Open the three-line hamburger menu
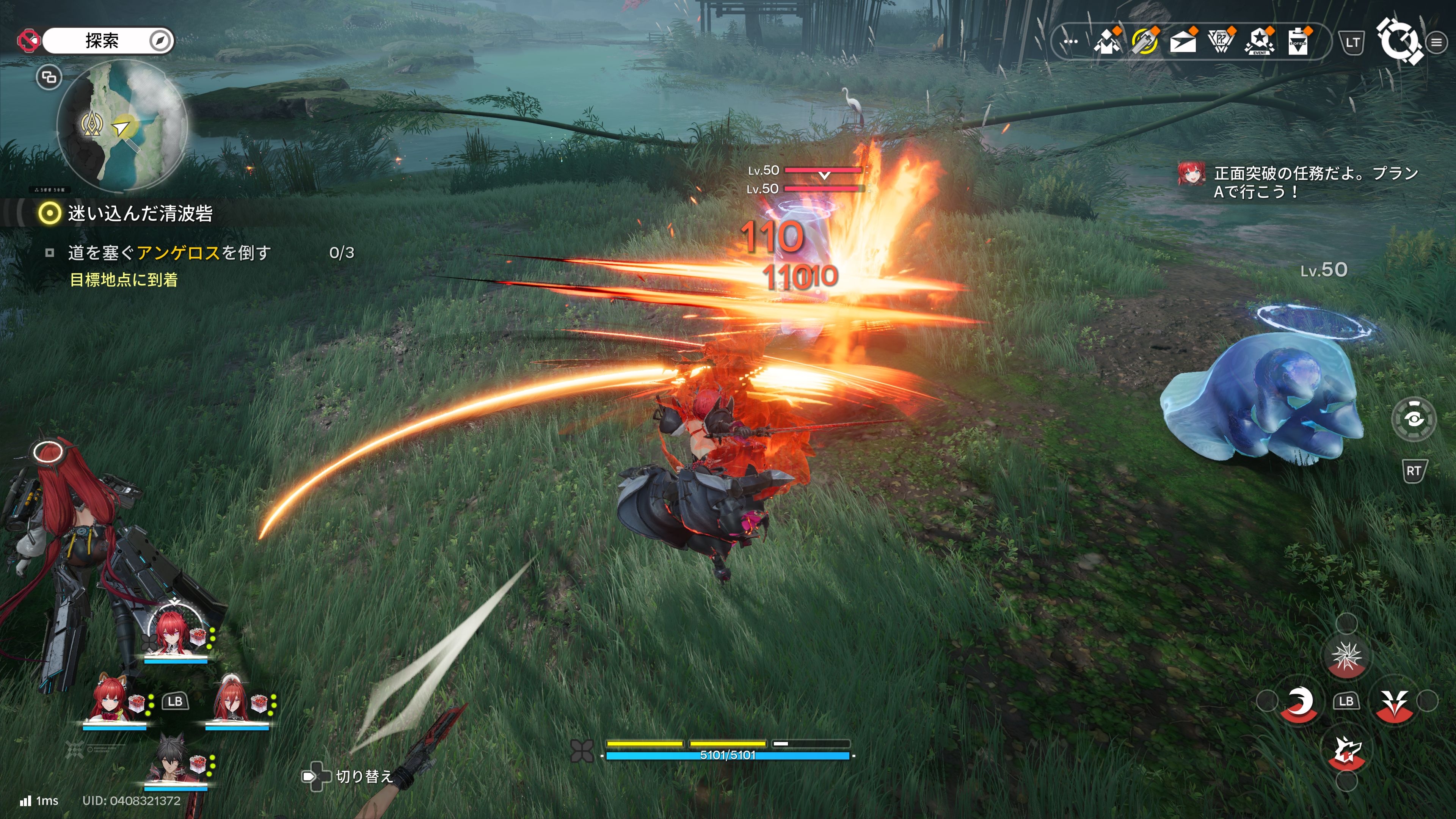The image size is (1456, 819). click(x=1436, y=42)
